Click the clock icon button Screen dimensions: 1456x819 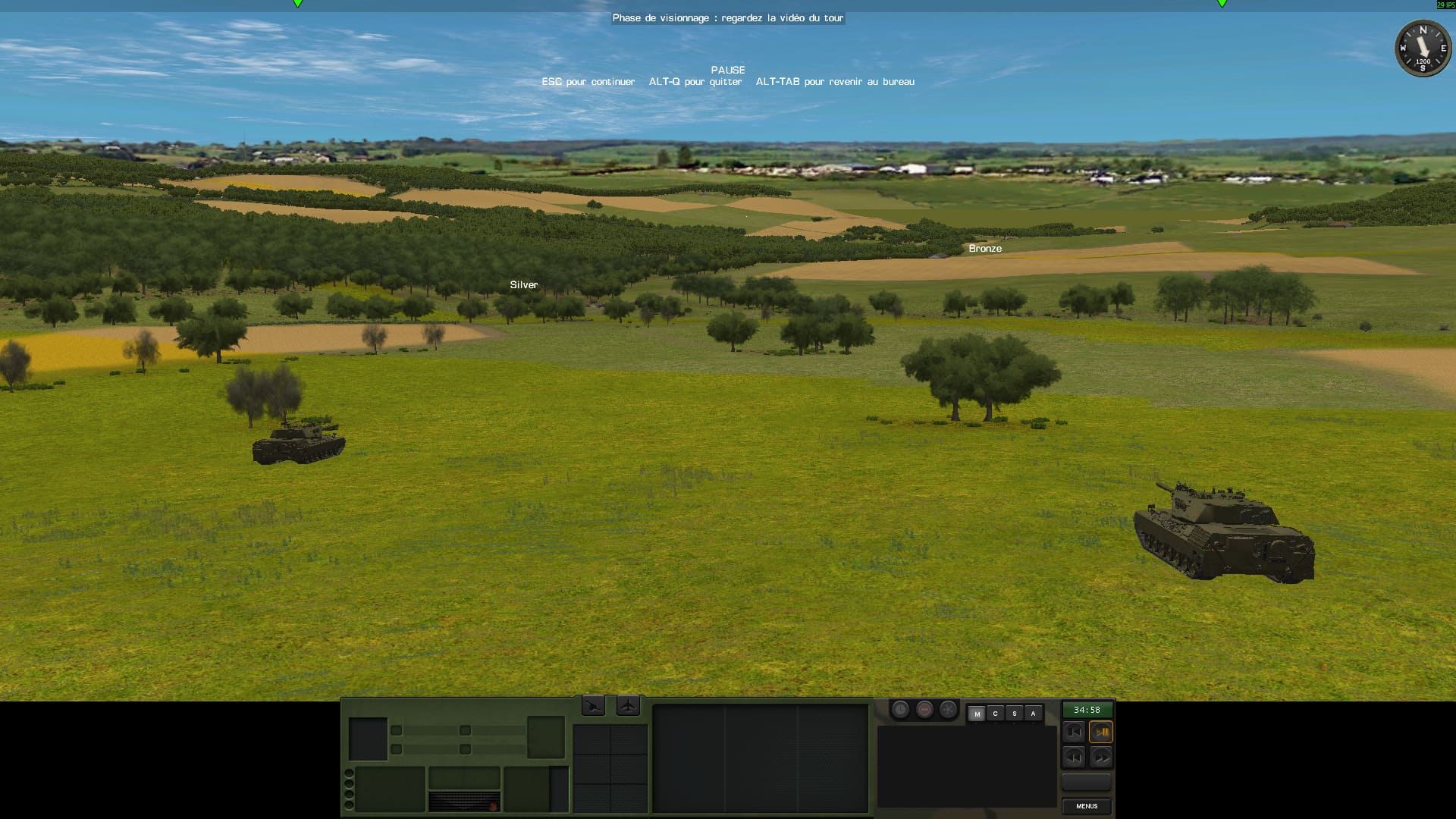pos(900,710)
